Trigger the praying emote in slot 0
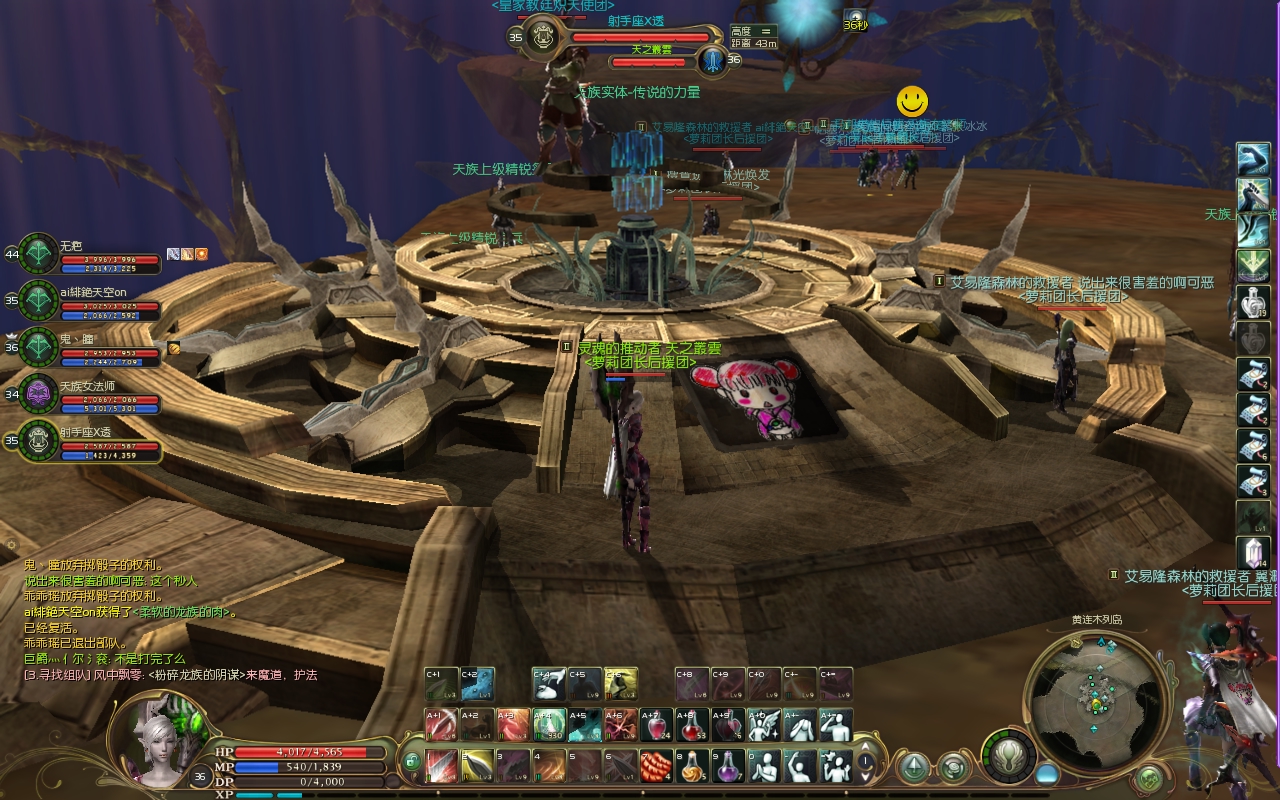The width and height of the screenshot is (1280, 800). point(764,766)
